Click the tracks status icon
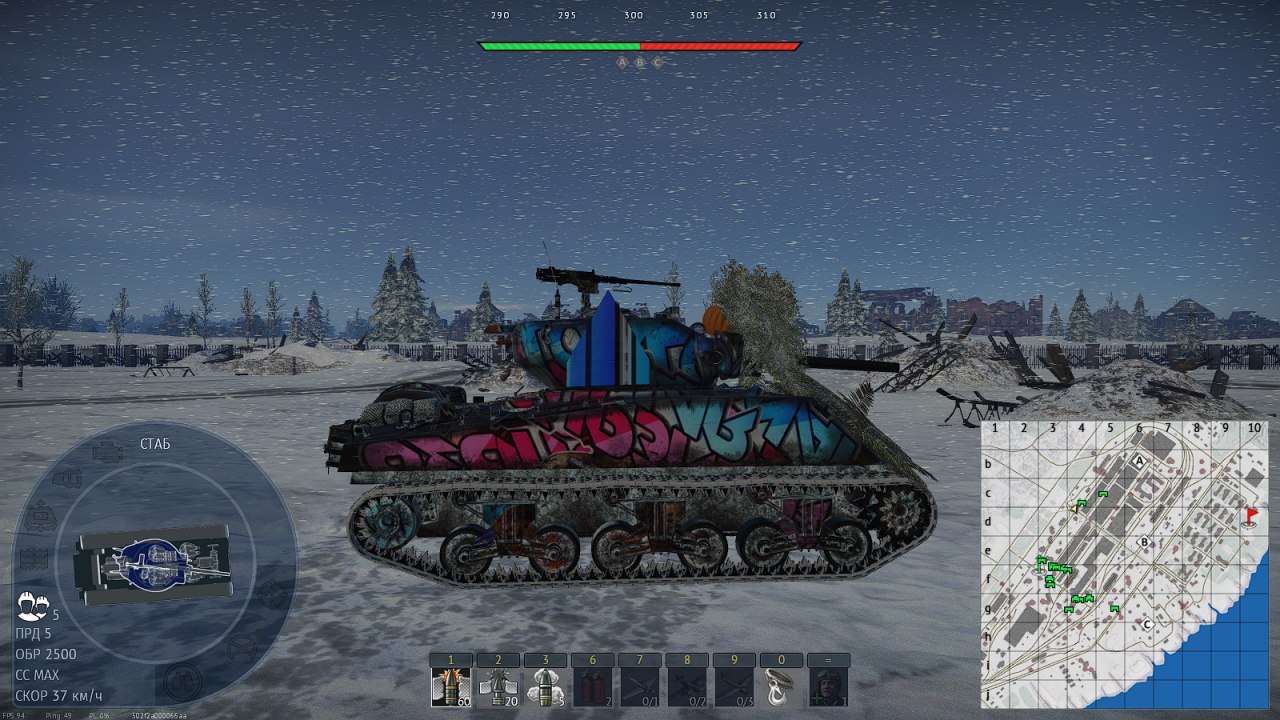The image size is (1280, 720). point(34,558)
